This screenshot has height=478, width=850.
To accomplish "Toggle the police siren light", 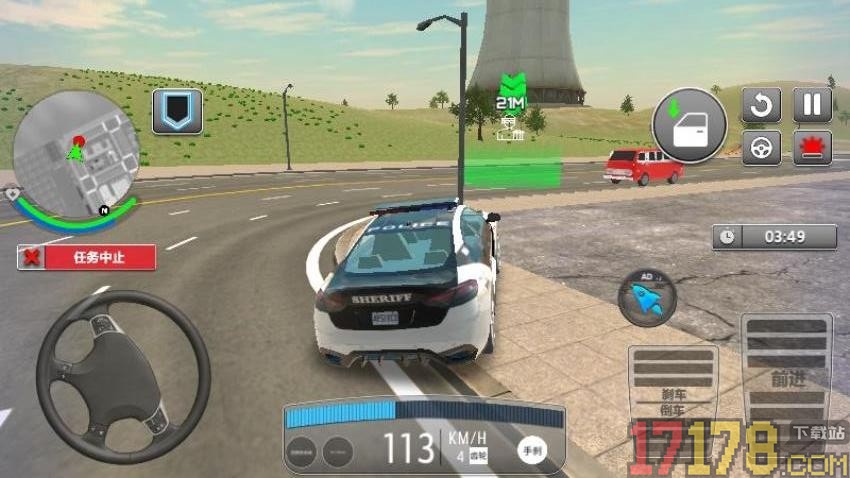I will click(812, 147).
